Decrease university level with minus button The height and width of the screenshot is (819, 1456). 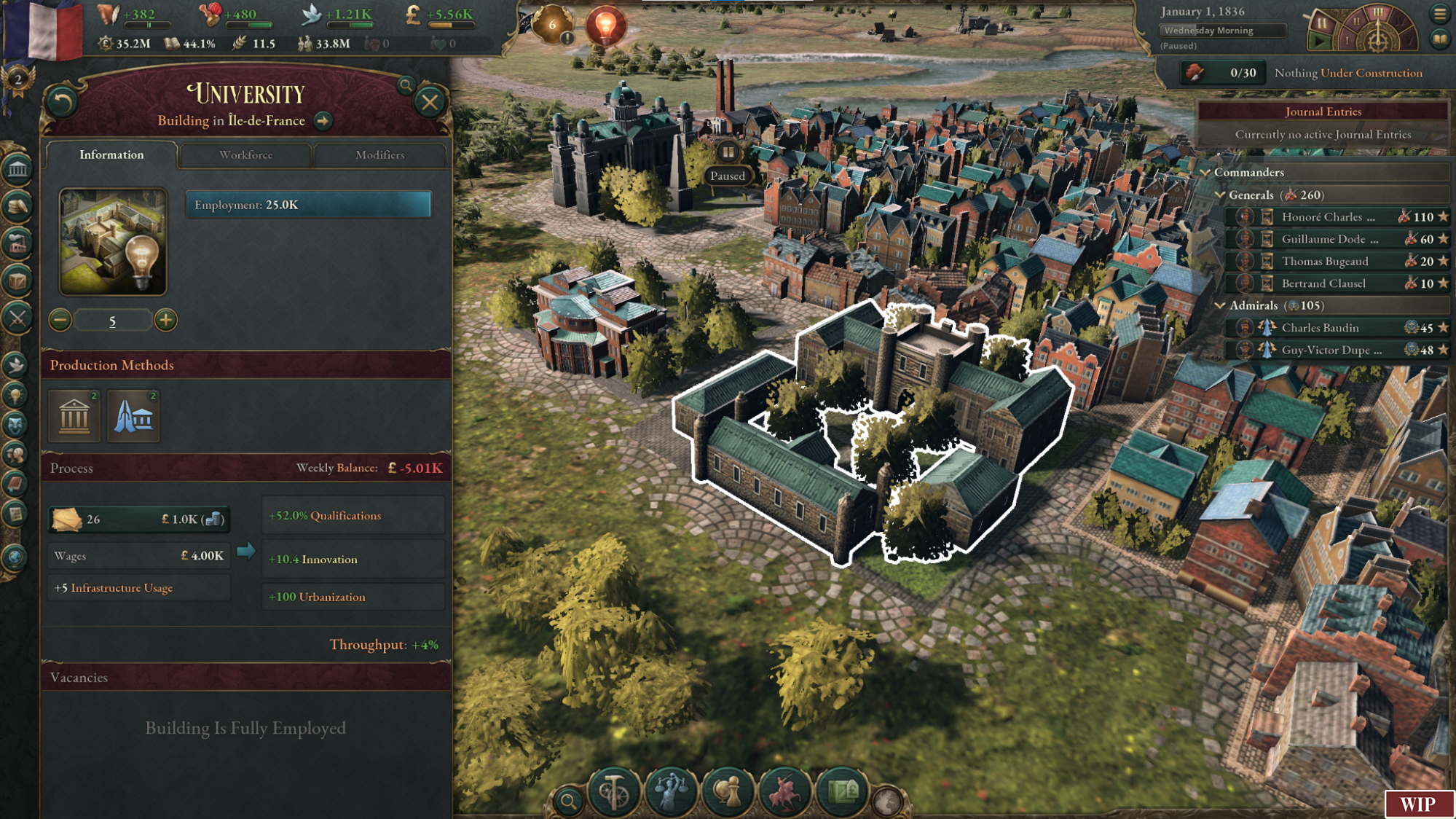point(60,320)
